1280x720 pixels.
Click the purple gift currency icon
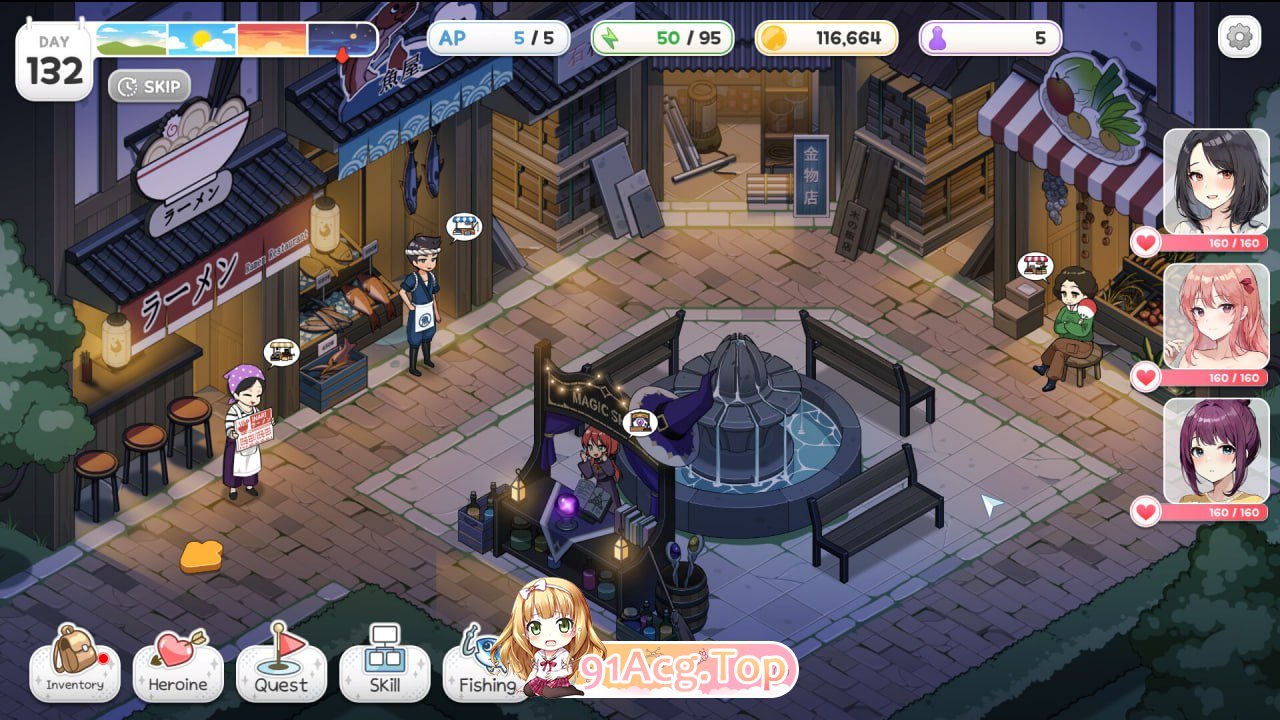click(x=936, y=37)
